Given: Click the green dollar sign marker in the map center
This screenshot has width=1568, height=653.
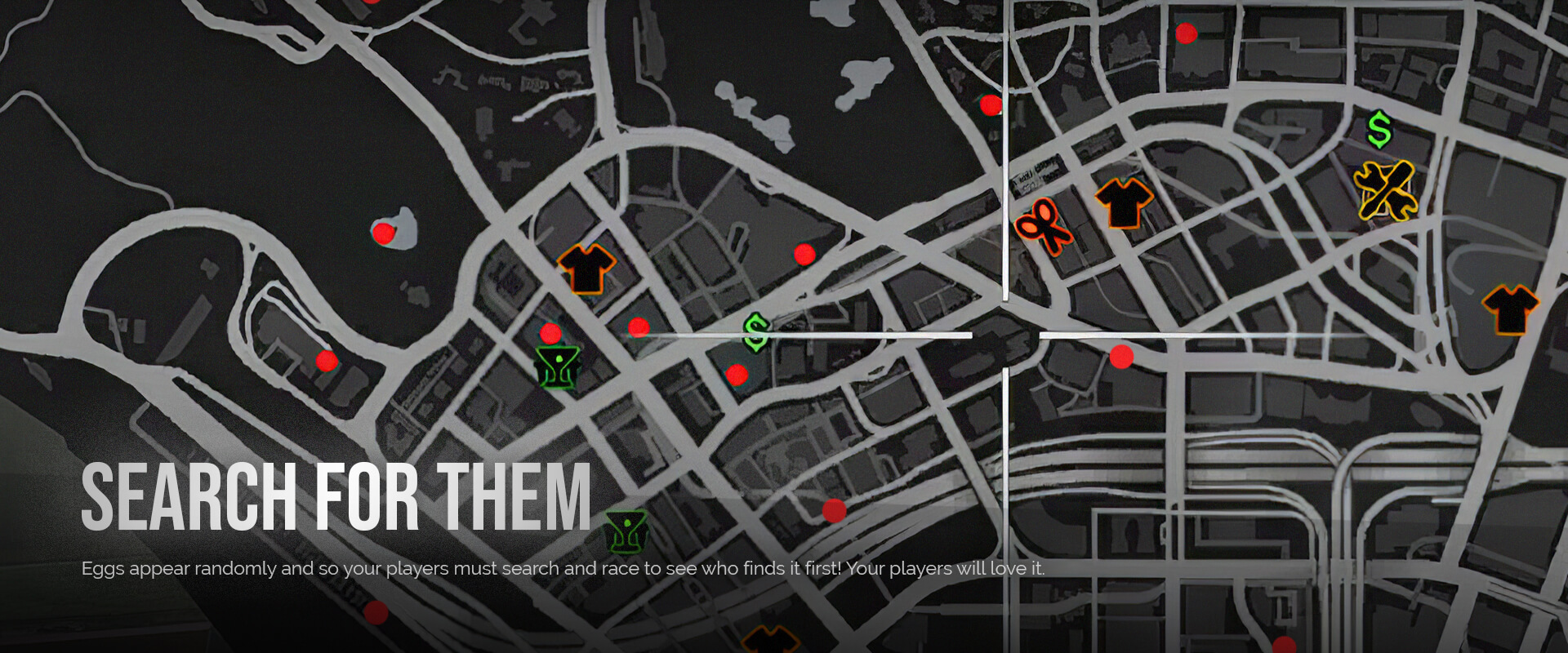Looking at the screenshot, I should (755, 331).
